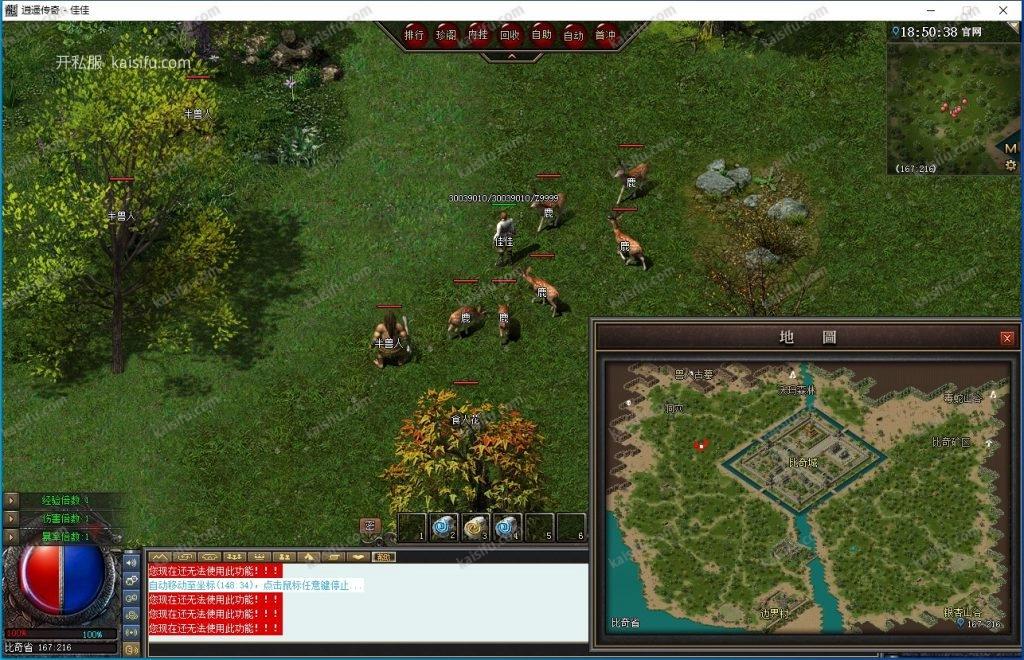The image size is (1024, 660).
Task: Click the M map button
Action: [x=1010, y=147]
